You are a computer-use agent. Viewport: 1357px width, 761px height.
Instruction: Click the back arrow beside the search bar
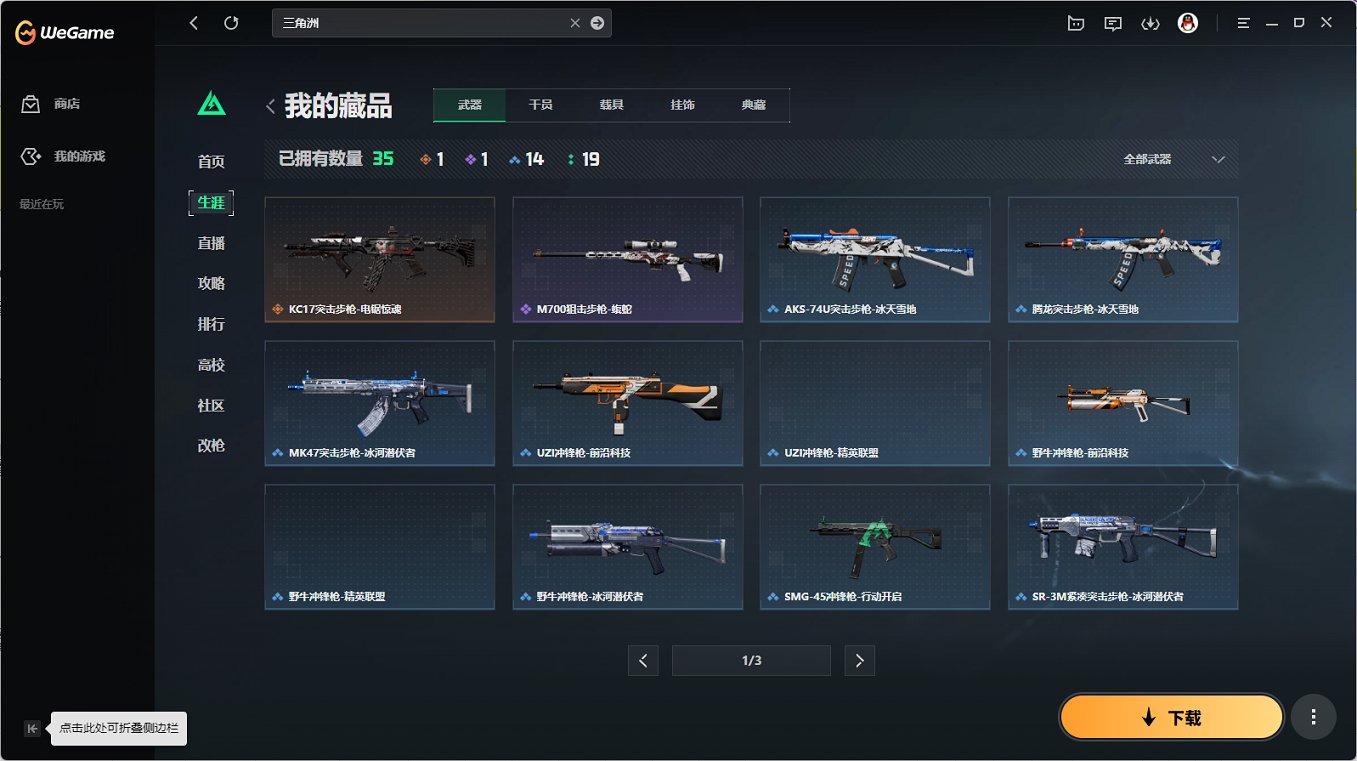193,22
